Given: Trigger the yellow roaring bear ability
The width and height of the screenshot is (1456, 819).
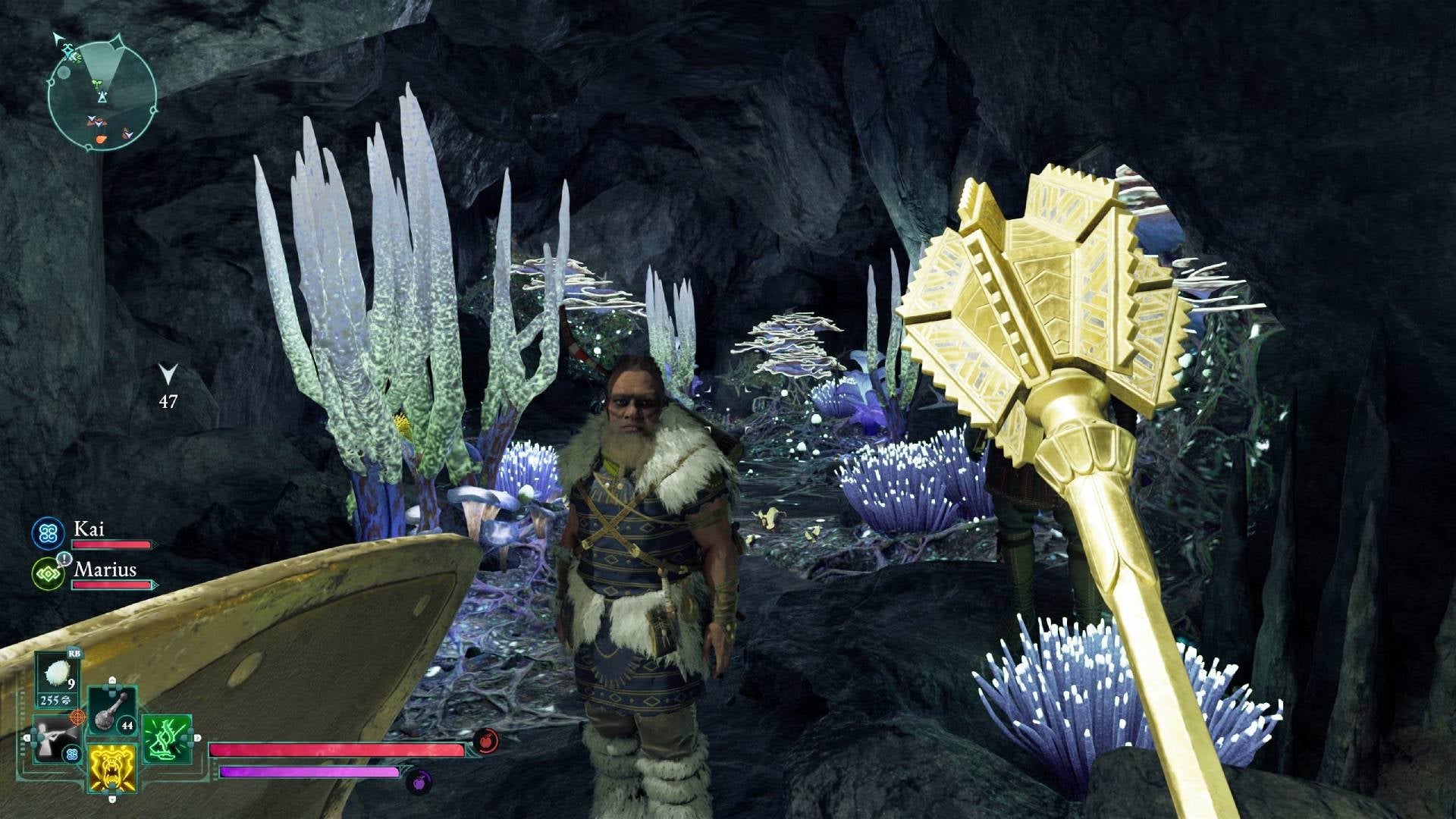Looking at the screenshot, I should pyautogui.click(x=112, y=767).
